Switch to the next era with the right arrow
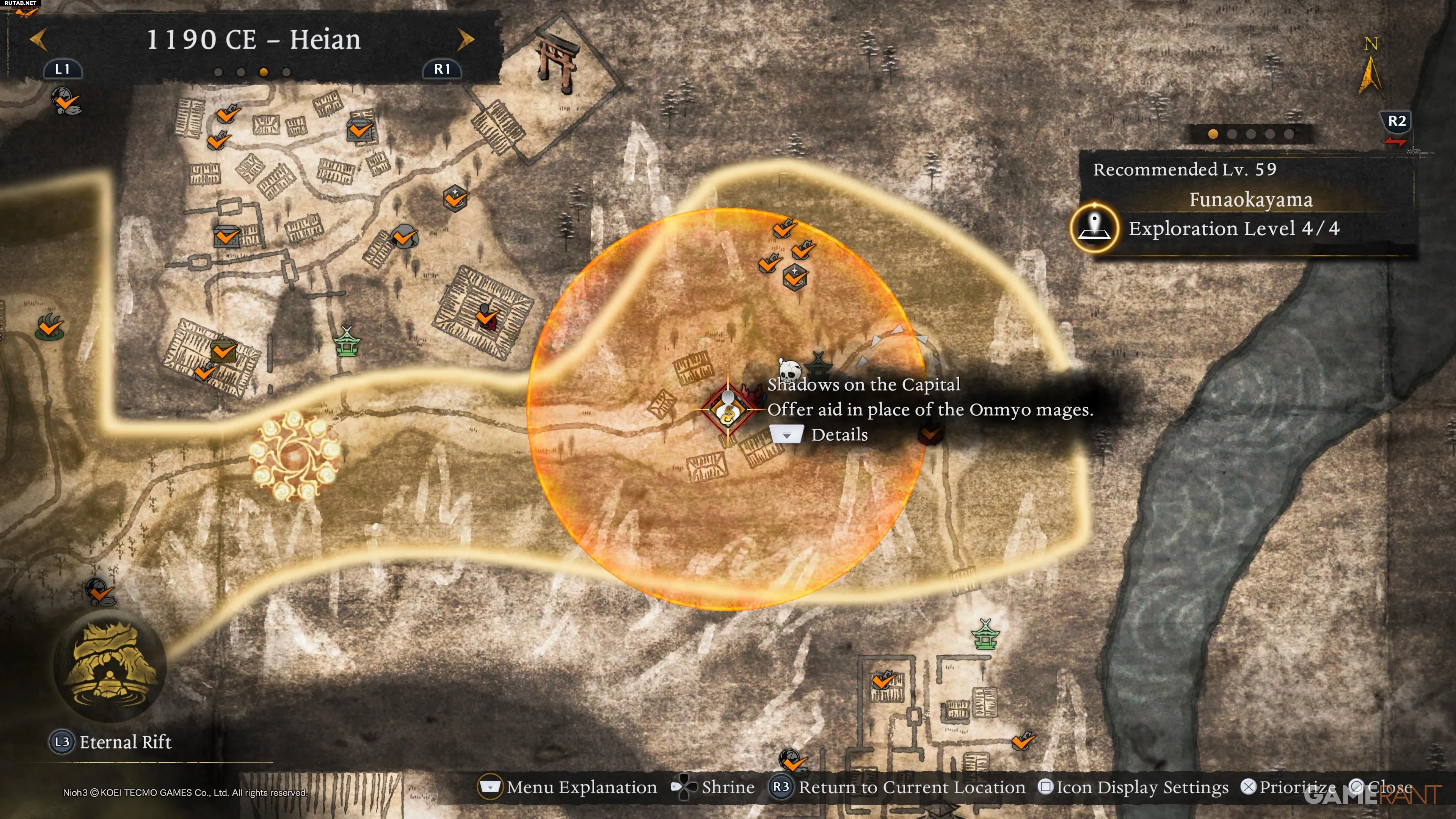The height and width of the screenshot is (819, 1456). click(x=466, y=39)
